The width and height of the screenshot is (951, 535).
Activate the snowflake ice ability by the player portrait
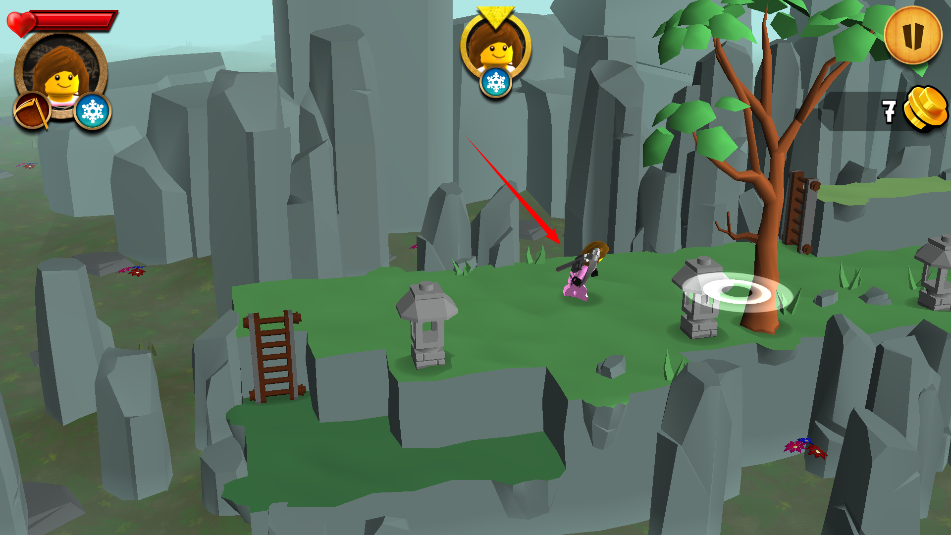pyautogui.click(x=92, y=111)
